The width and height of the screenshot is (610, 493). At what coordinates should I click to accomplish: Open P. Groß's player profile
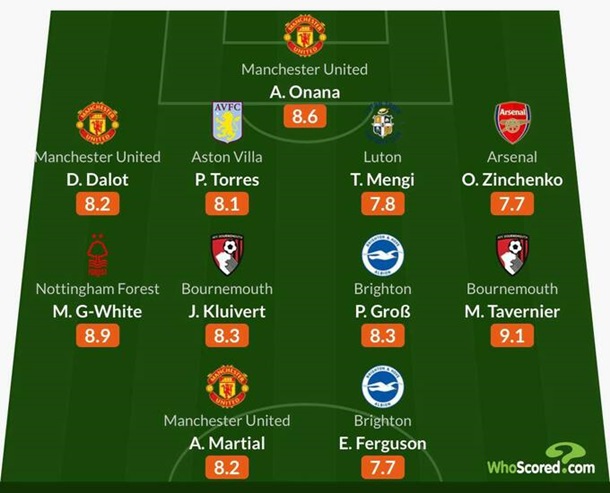[x=381, y=311]
